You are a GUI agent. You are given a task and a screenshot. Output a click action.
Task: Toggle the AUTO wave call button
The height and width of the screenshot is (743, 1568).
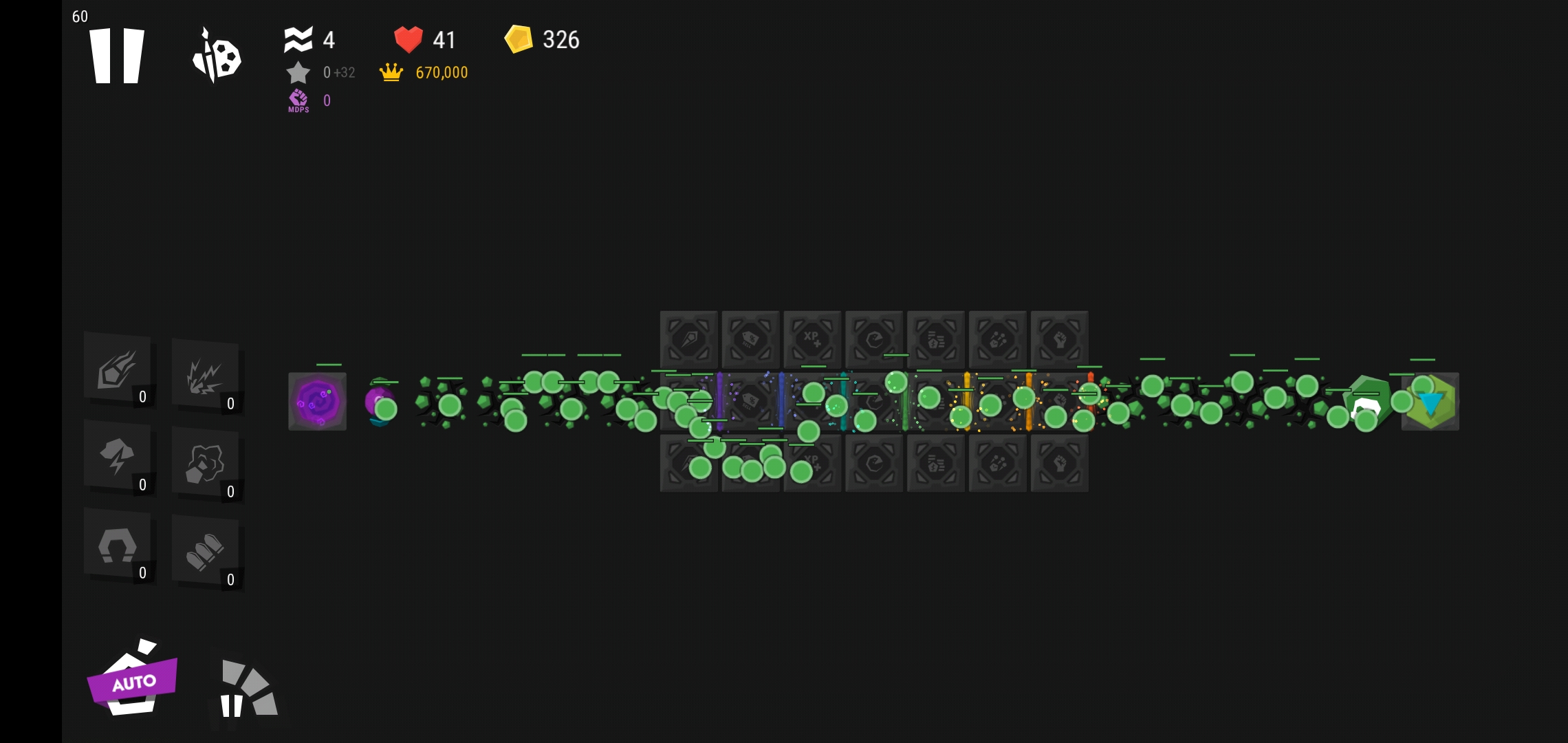(x=133, y=681)
